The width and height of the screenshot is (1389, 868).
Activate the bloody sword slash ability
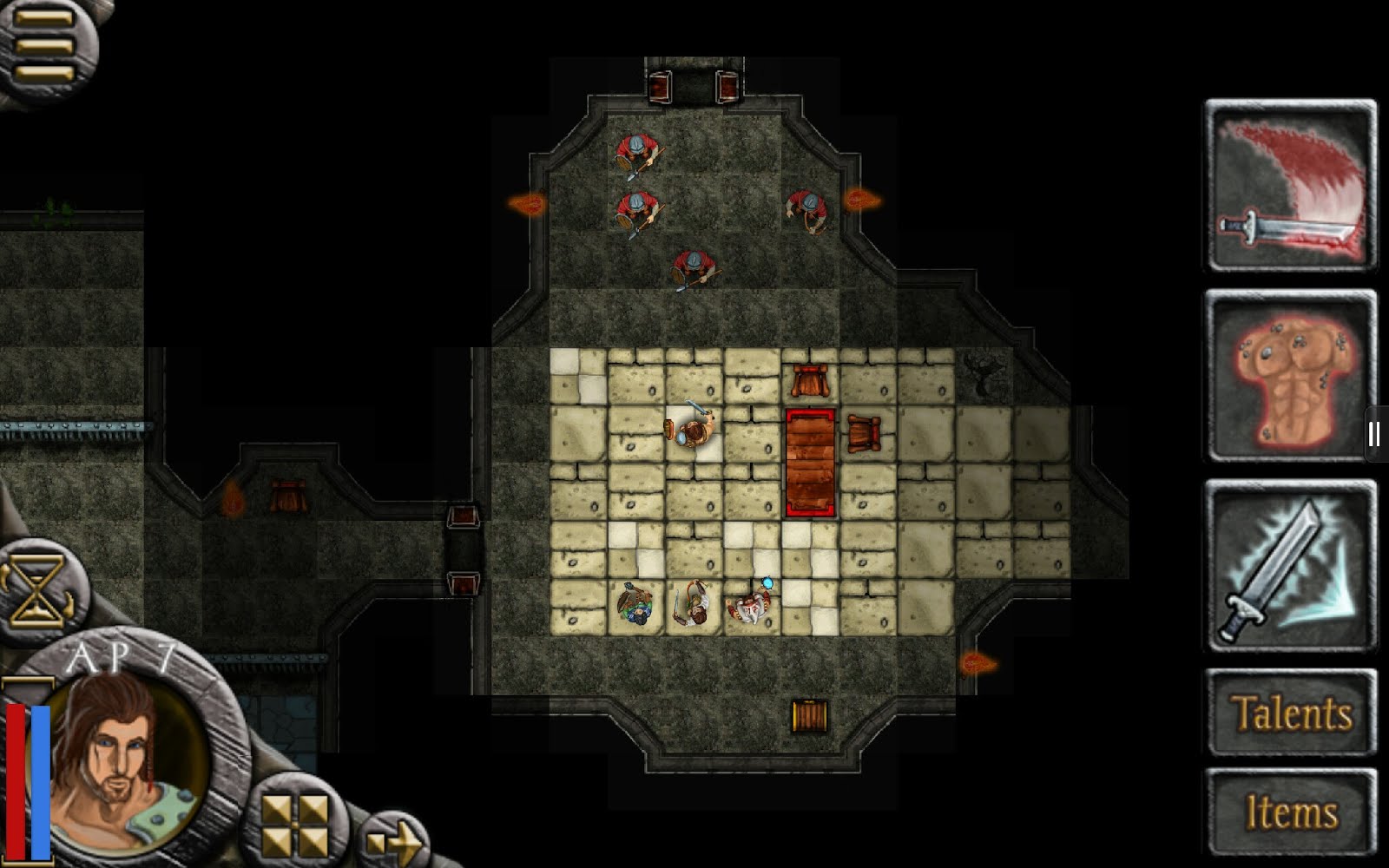click(1290, 186)
